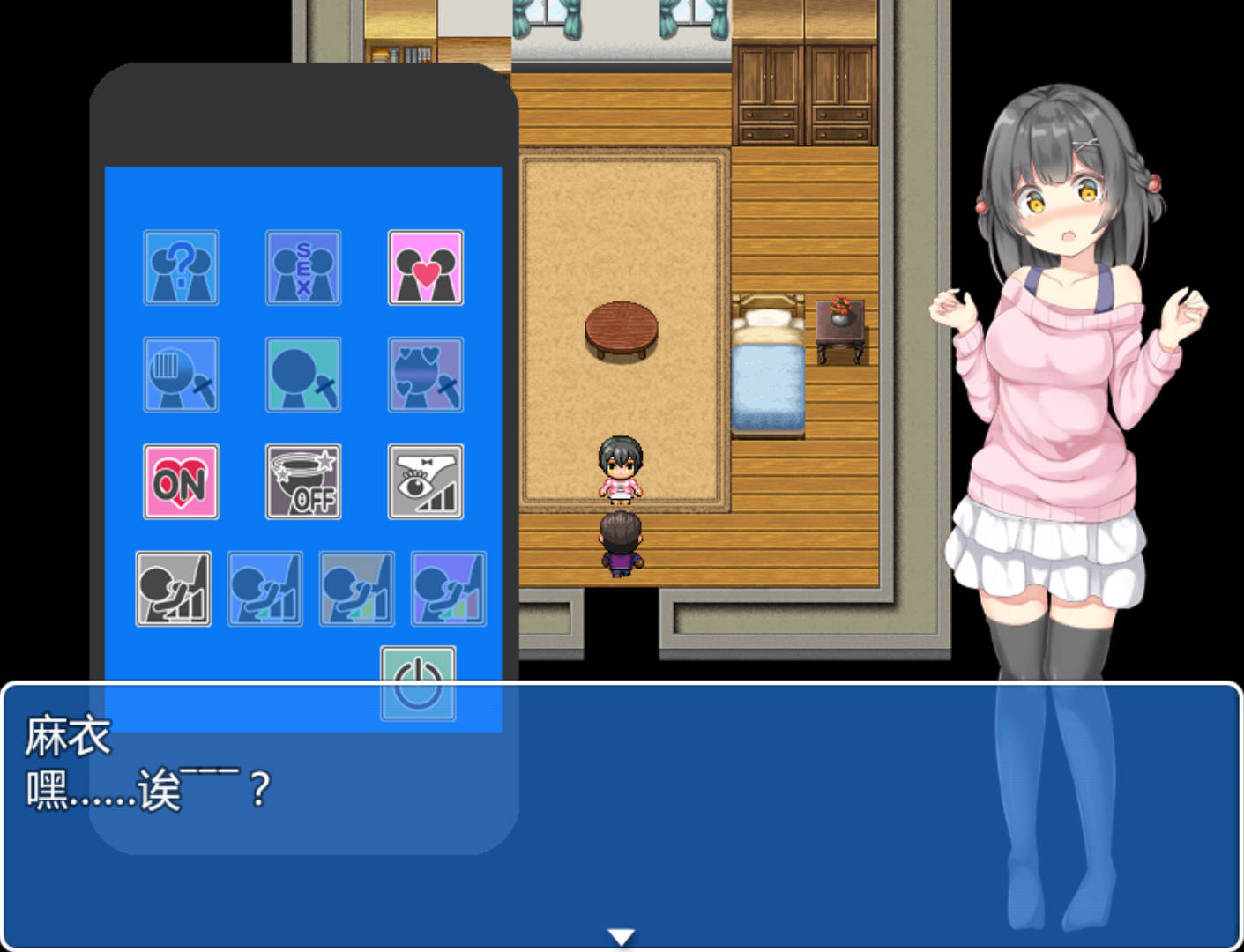
Task: Open the teal microphone silhouette app
Action: tap(303, 375)
